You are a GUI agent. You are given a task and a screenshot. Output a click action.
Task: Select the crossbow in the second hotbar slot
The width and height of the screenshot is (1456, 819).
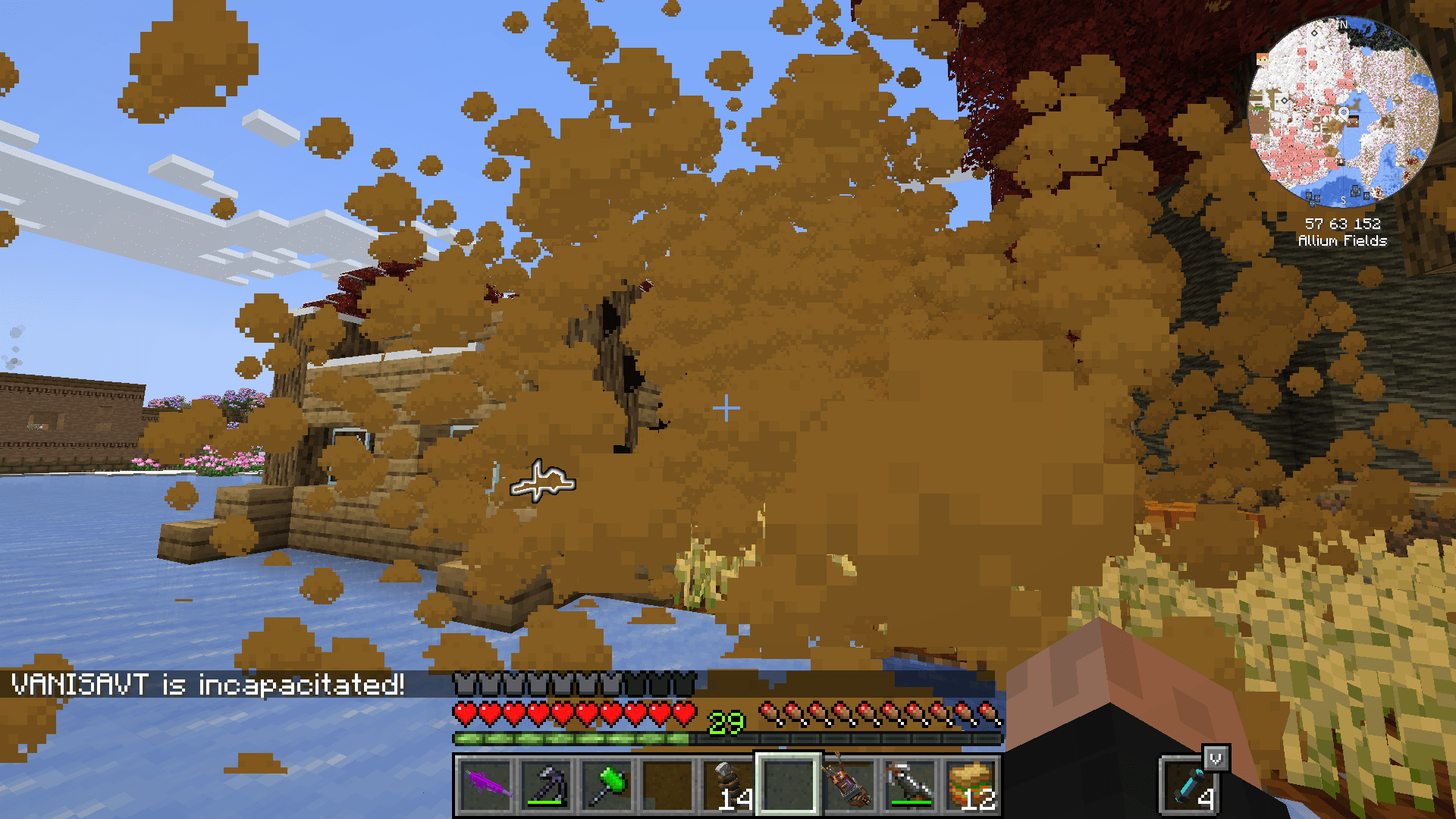pos(546,785)
